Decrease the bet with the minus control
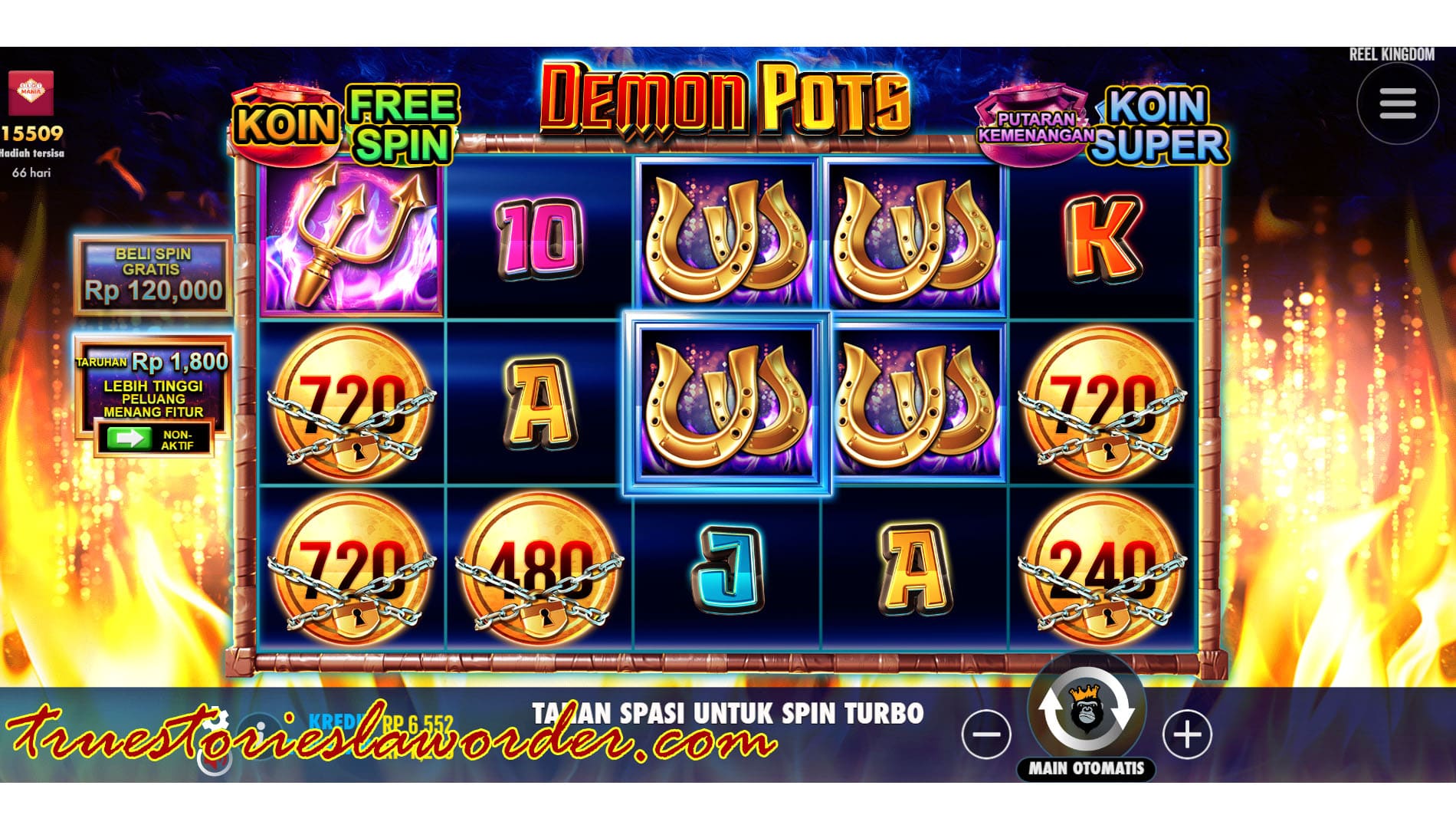 [x=987, y=734]
